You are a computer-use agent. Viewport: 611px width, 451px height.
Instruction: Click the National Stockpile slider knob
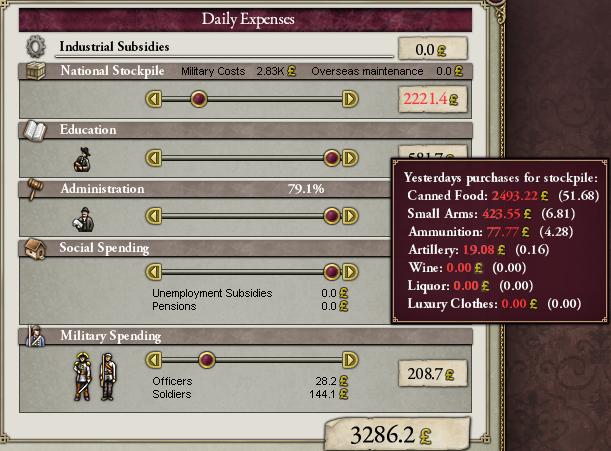point(199,99)
